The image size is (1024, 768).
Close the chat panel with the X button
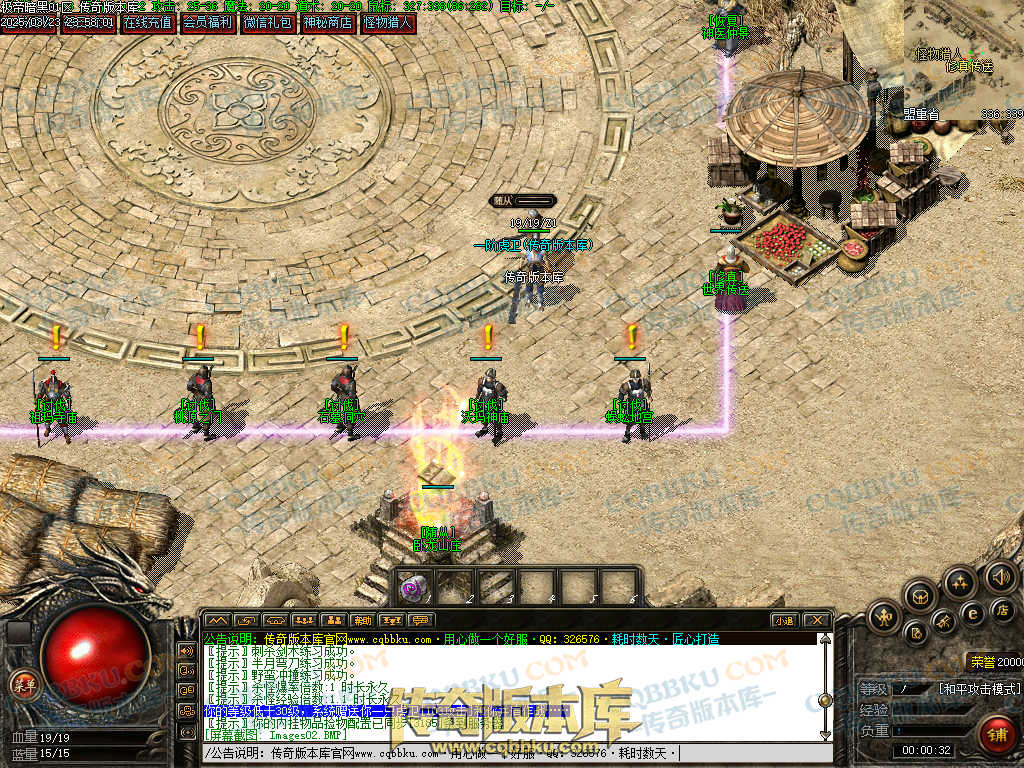click(816, 621)
